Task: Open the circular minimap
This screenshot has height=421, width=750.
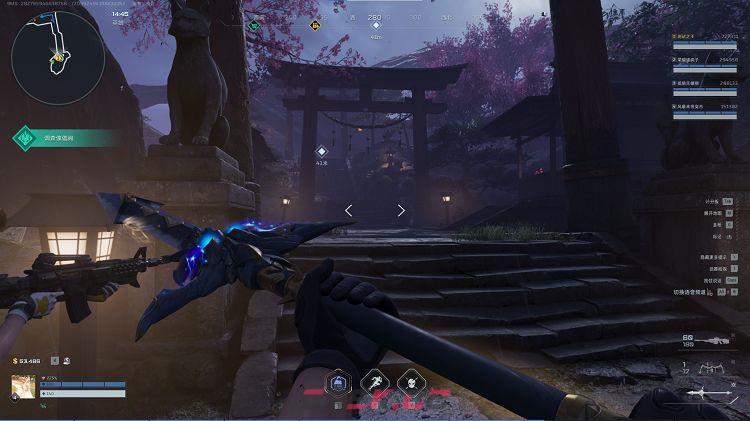Action: (x=57, y=57)
